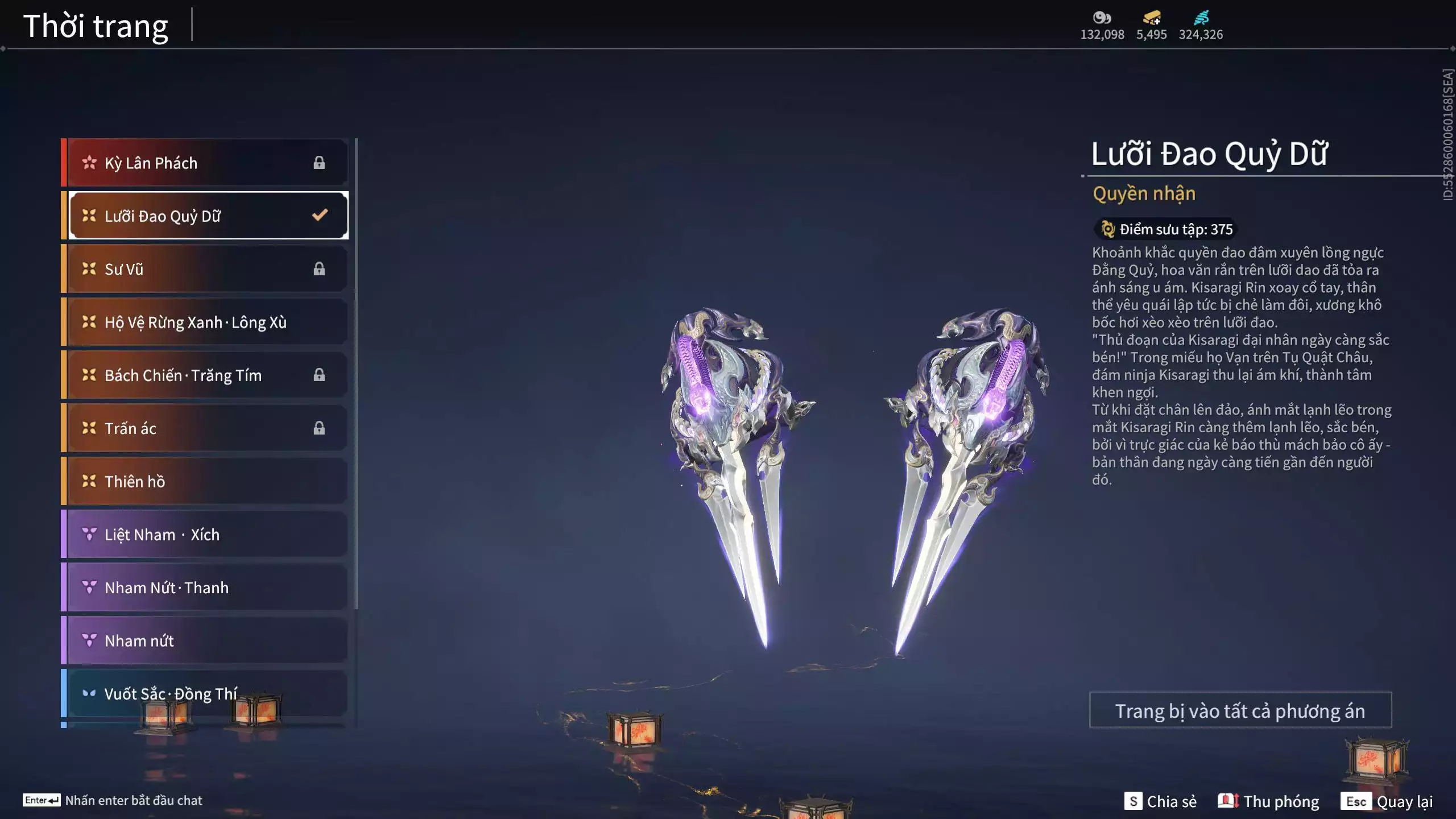The image size is (1456, 819).
Task: Click the chat prompt to start chatting
Action: (113, 801)
